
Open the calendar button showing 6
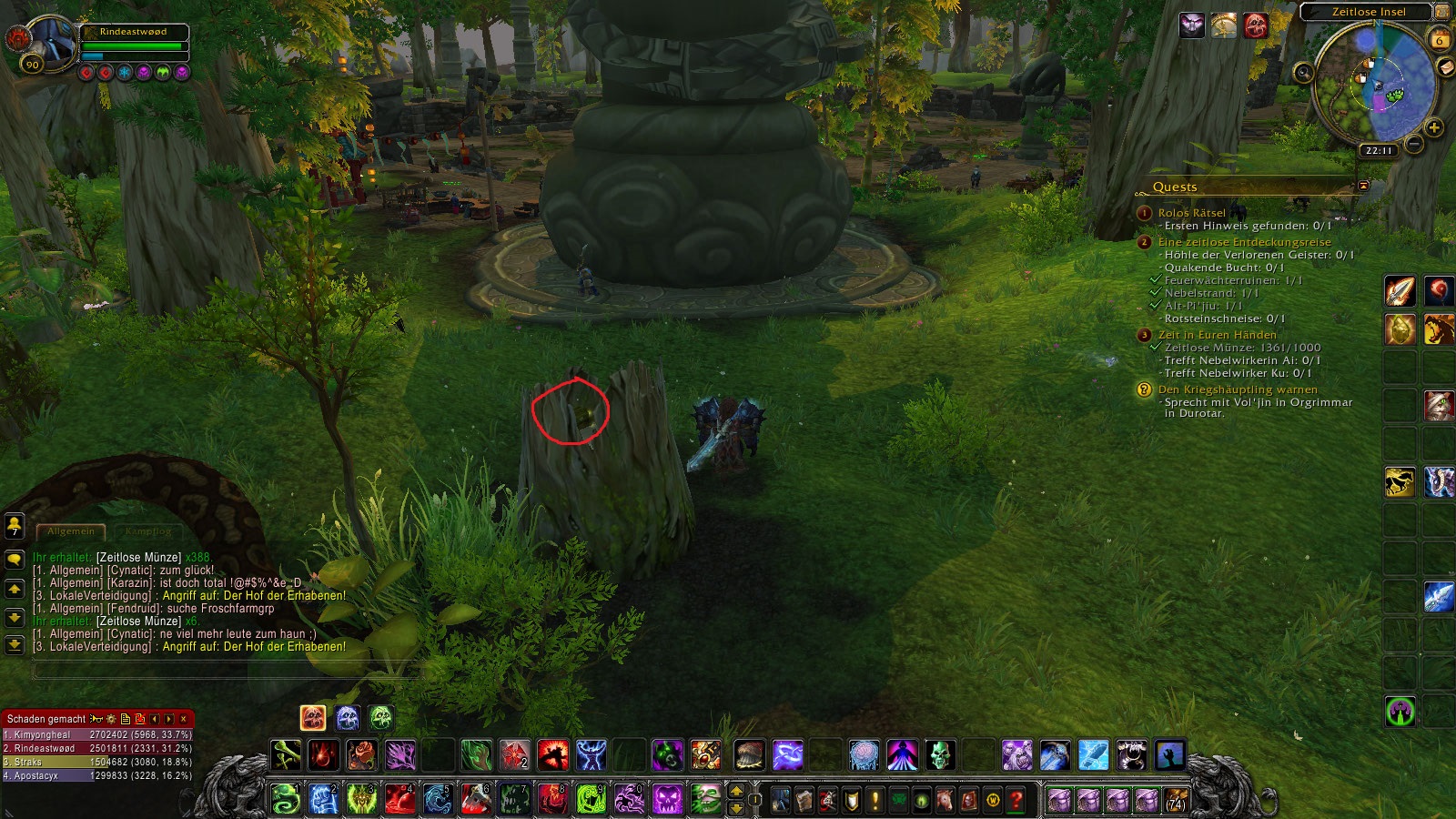pyautogui.click(x=1440, y=39)
